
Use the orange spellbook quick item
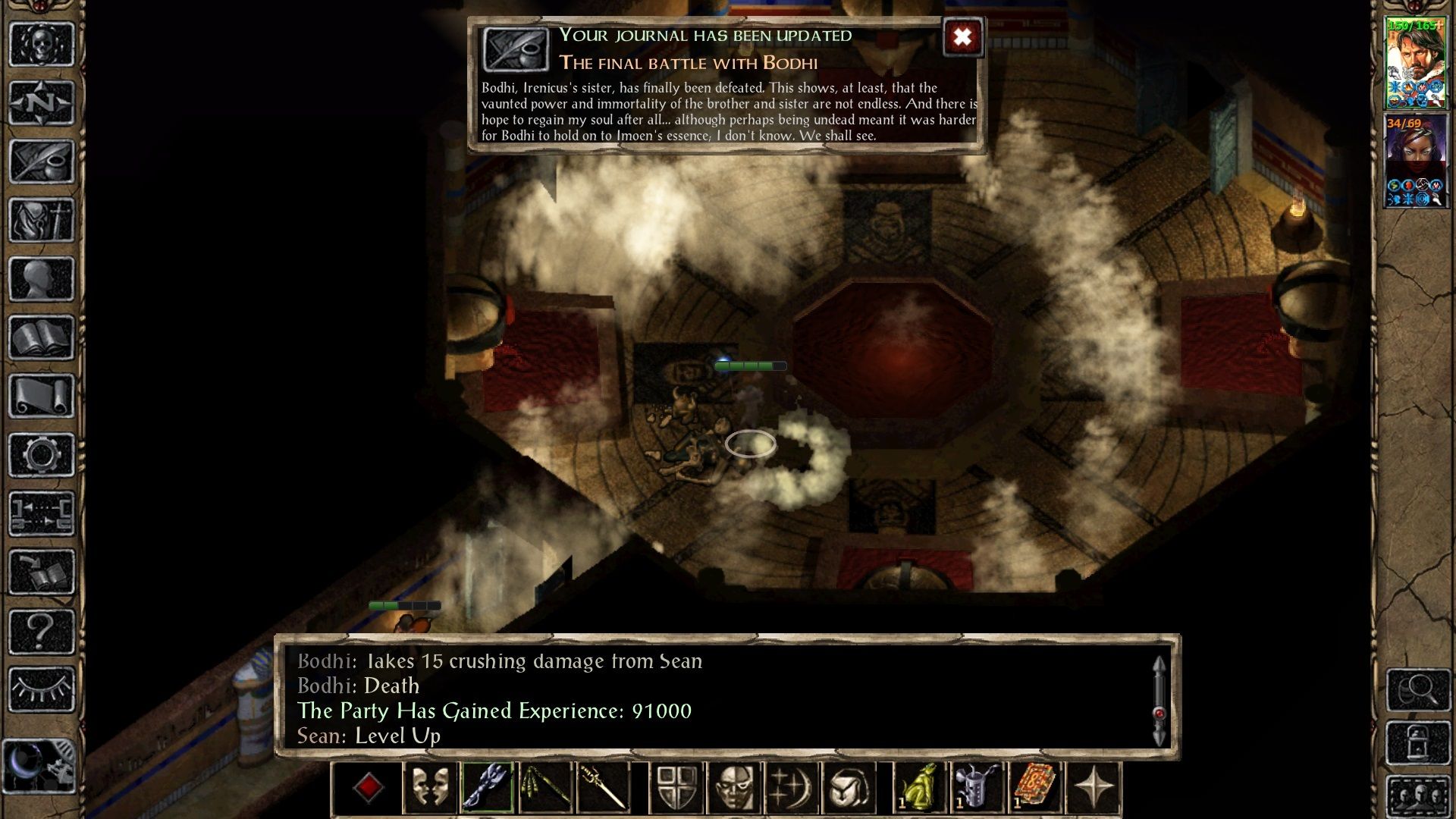[1035, 788]
